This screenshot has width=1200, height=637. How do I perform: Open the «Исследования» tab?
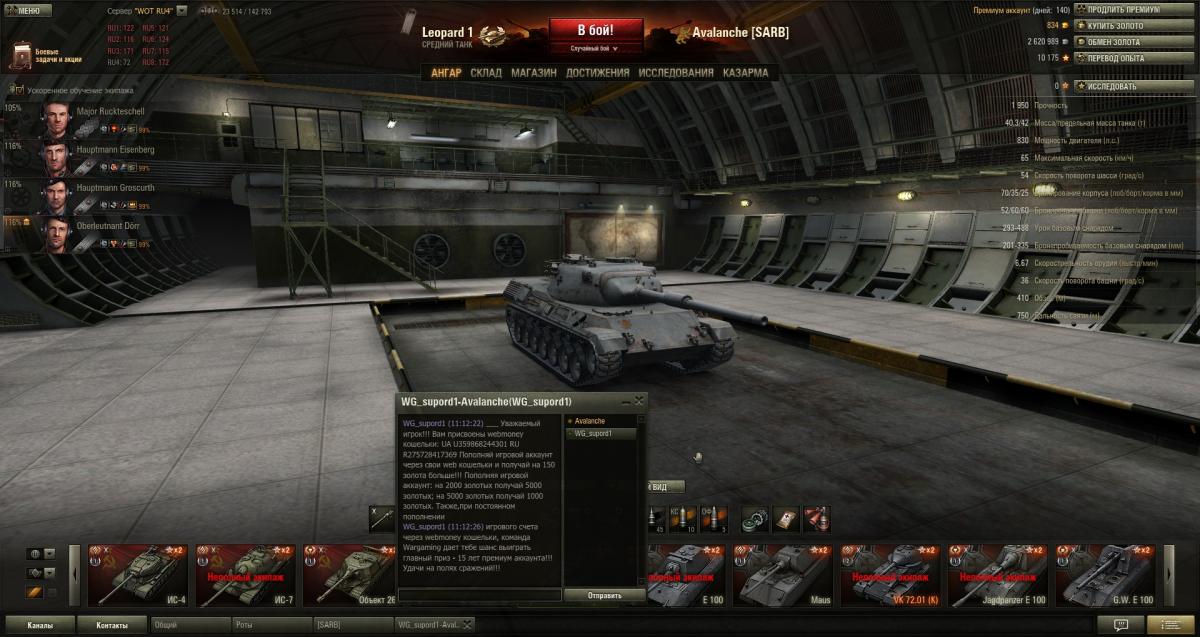676,73
